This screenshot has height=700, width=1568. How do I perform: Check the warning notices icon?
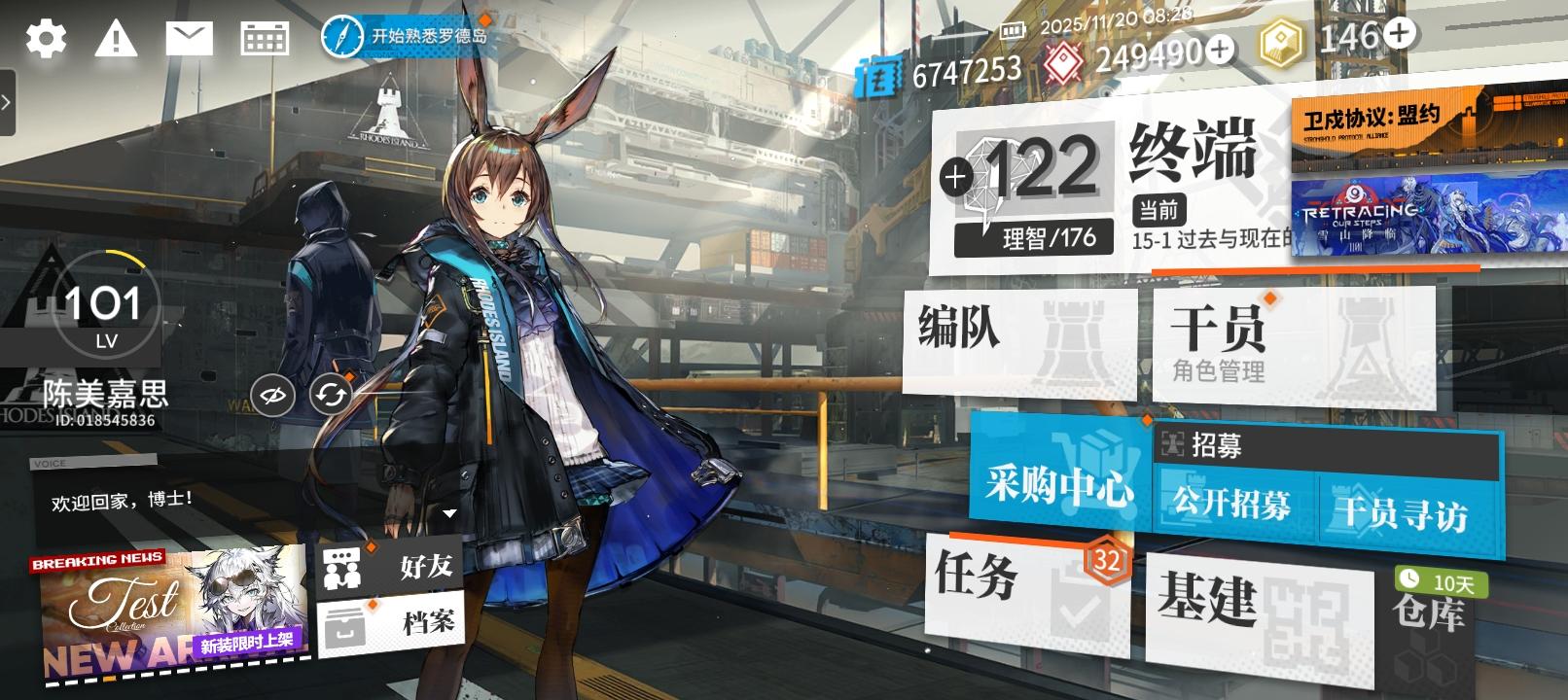(x=116, y=38)
